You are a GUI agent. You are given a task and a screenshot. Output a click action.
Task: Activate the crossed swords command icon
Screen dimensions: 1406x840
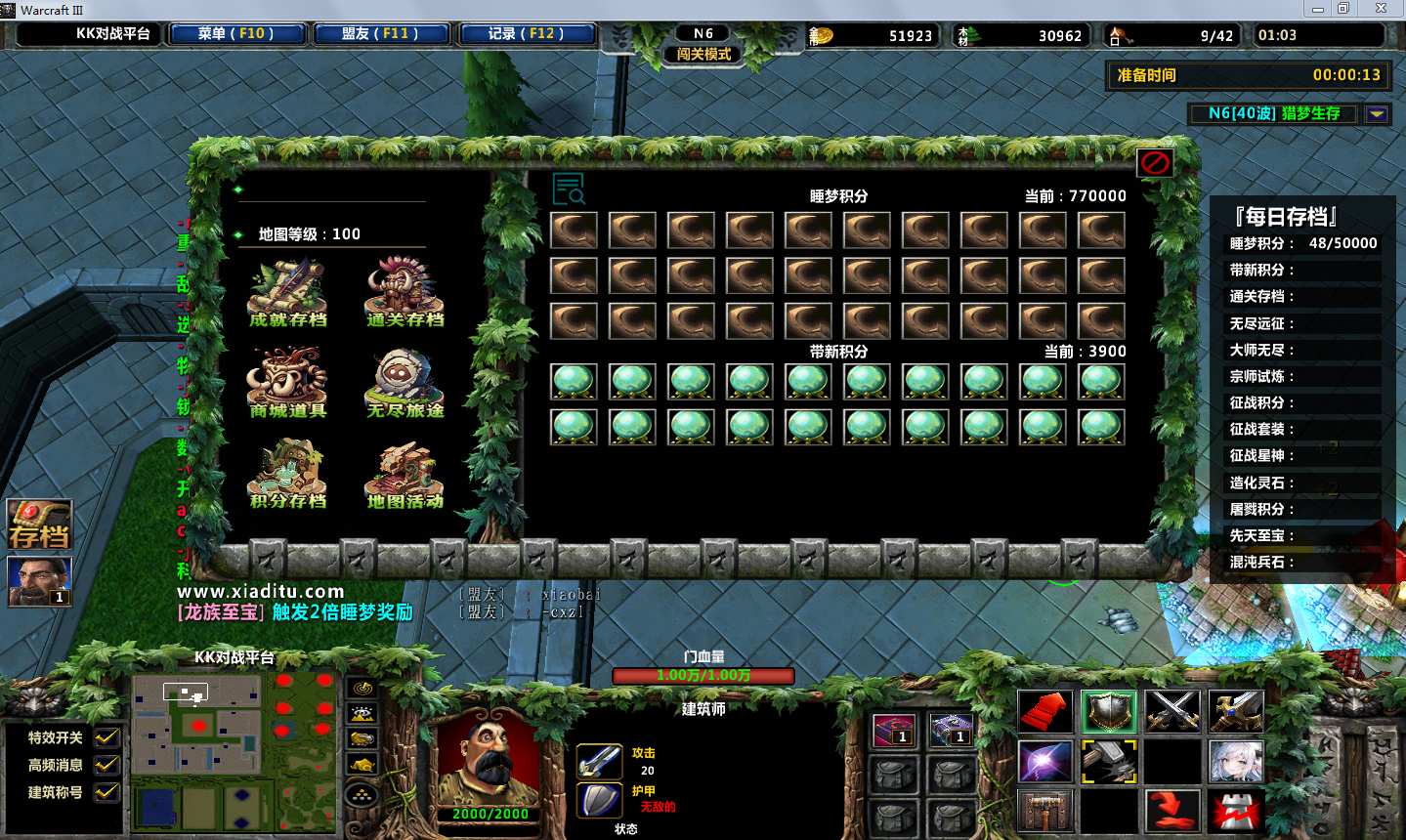1172,711
